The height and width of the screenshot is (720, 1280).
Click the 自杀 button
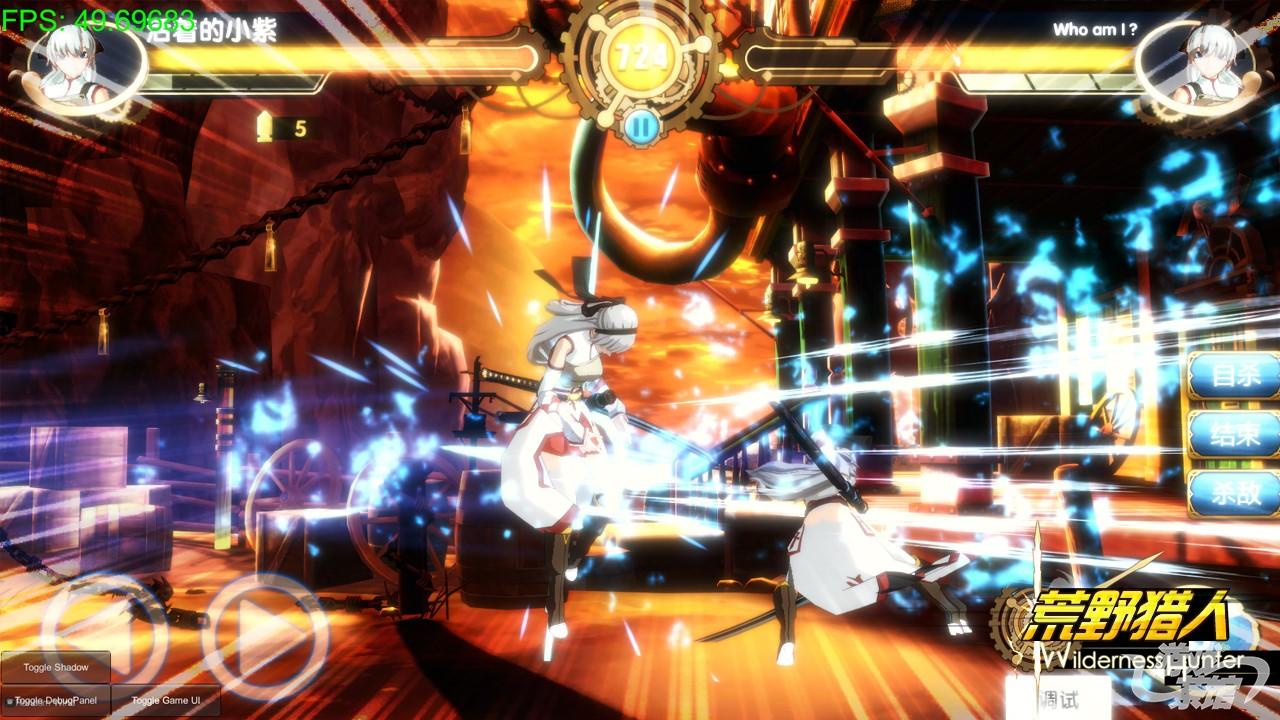[x=1234, y=377]
